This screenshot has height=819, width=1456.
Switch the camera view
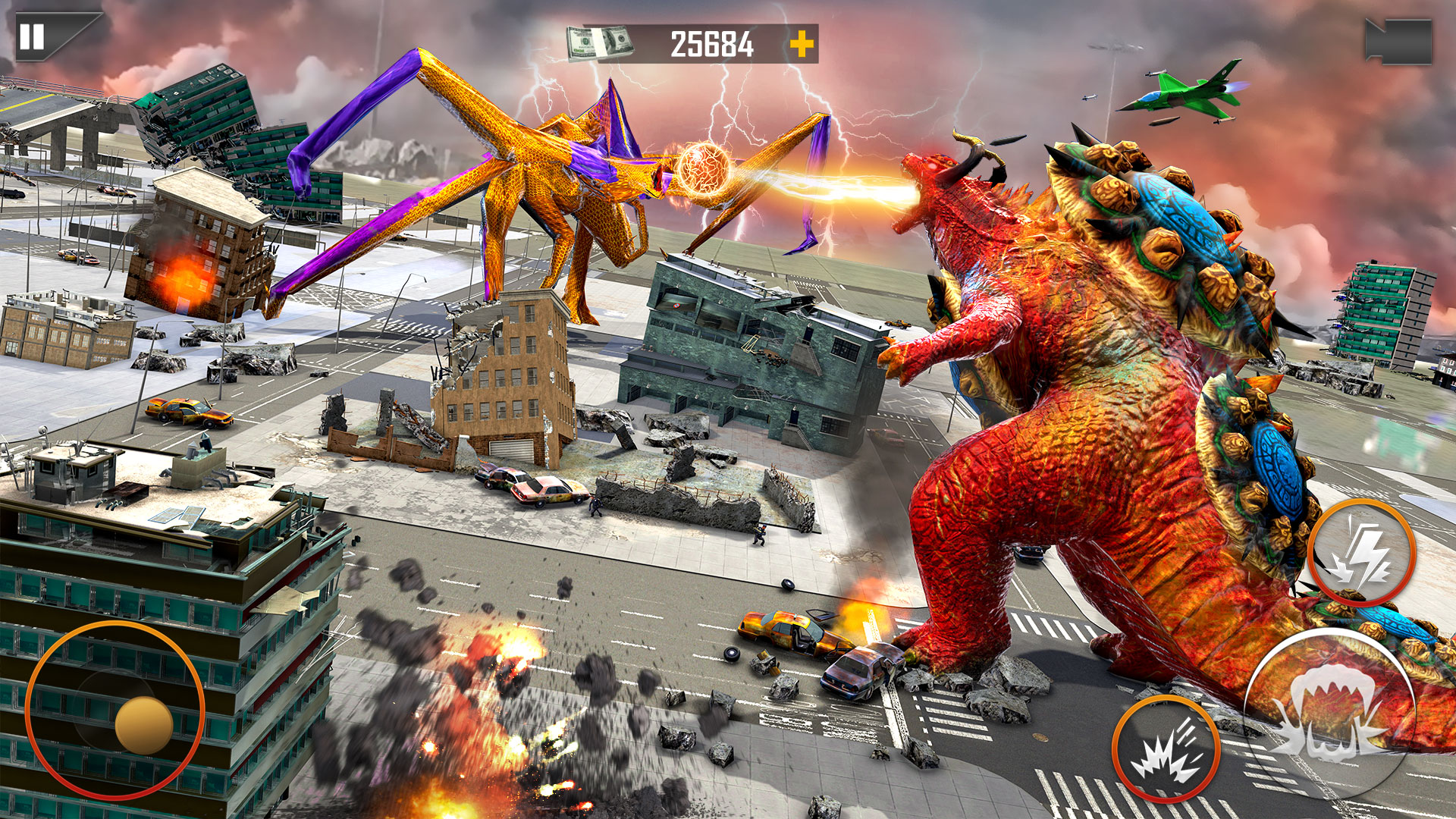click(1398, 42)
